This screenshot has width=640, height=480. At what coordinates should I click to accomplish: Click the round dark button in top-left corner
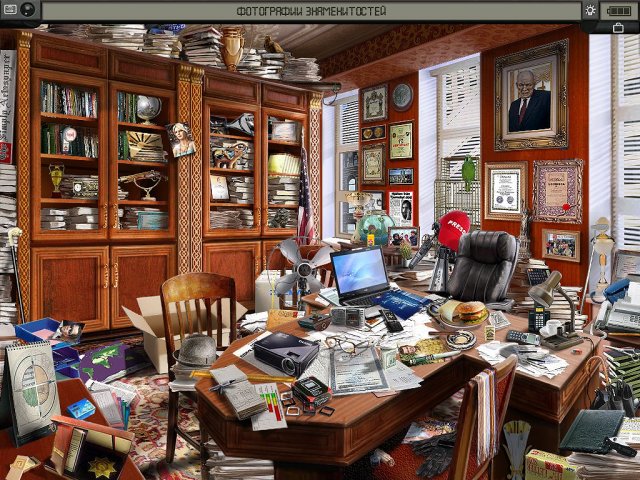point(26,10)
